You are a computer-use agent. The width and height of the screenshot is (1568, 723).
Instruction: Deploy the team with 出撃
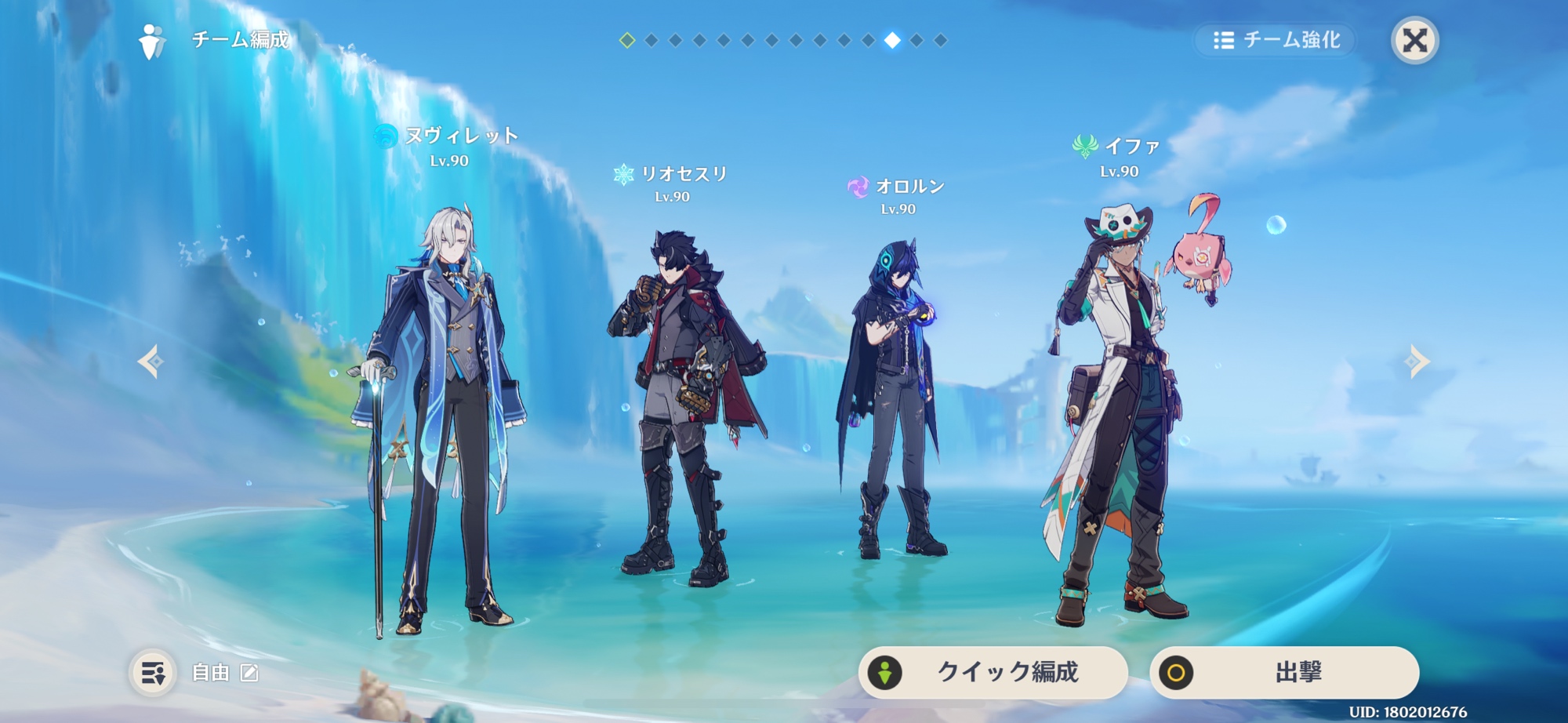pyautogui.click(x=1284, y=672)
